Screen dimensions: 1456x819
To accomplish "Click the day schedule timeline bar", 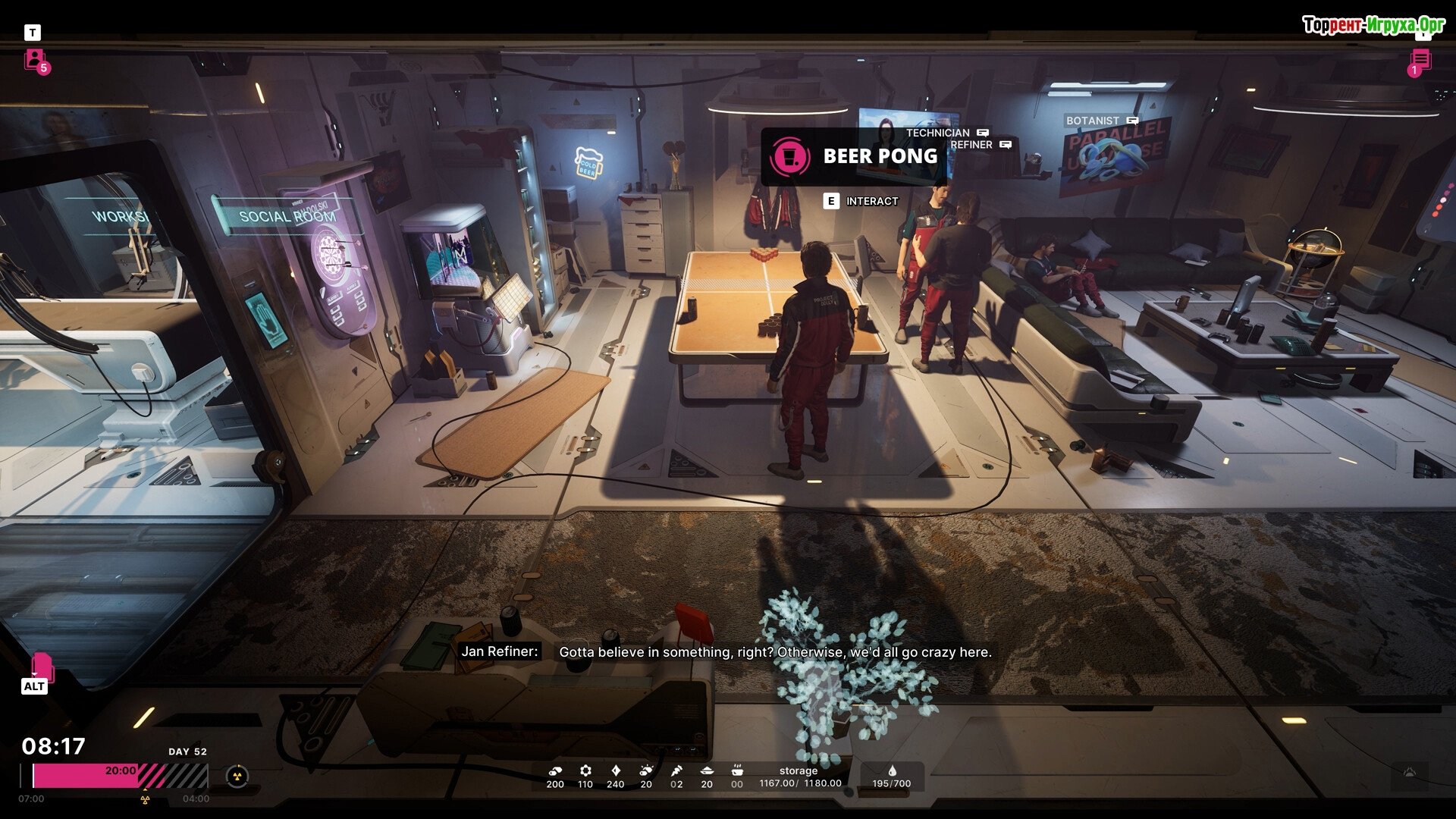I will coord(120,777).
